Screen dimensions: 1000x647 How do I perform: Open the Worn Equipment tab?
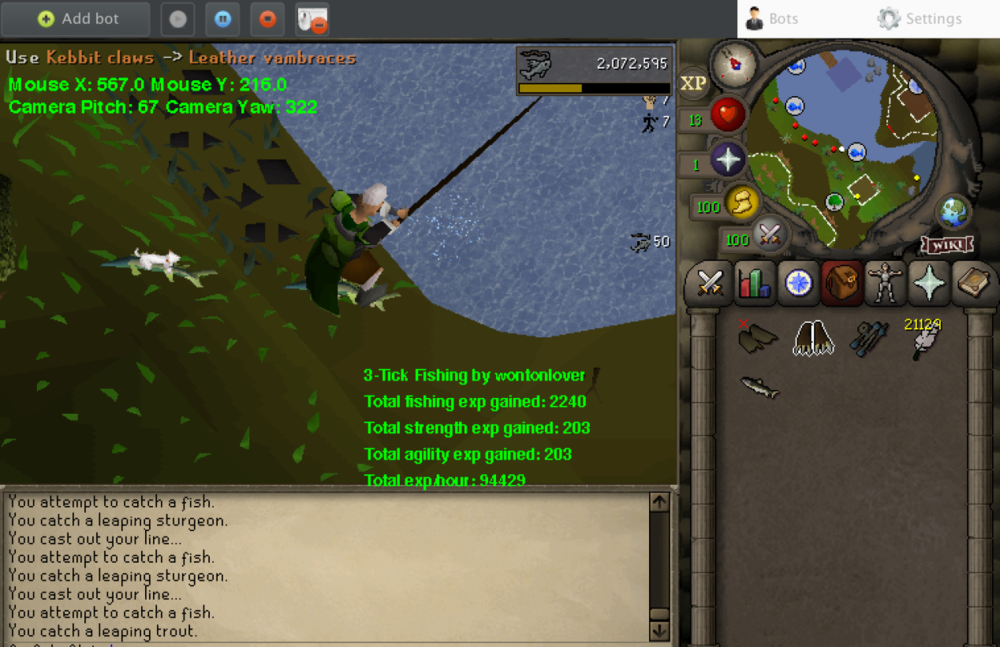[886, 284]
